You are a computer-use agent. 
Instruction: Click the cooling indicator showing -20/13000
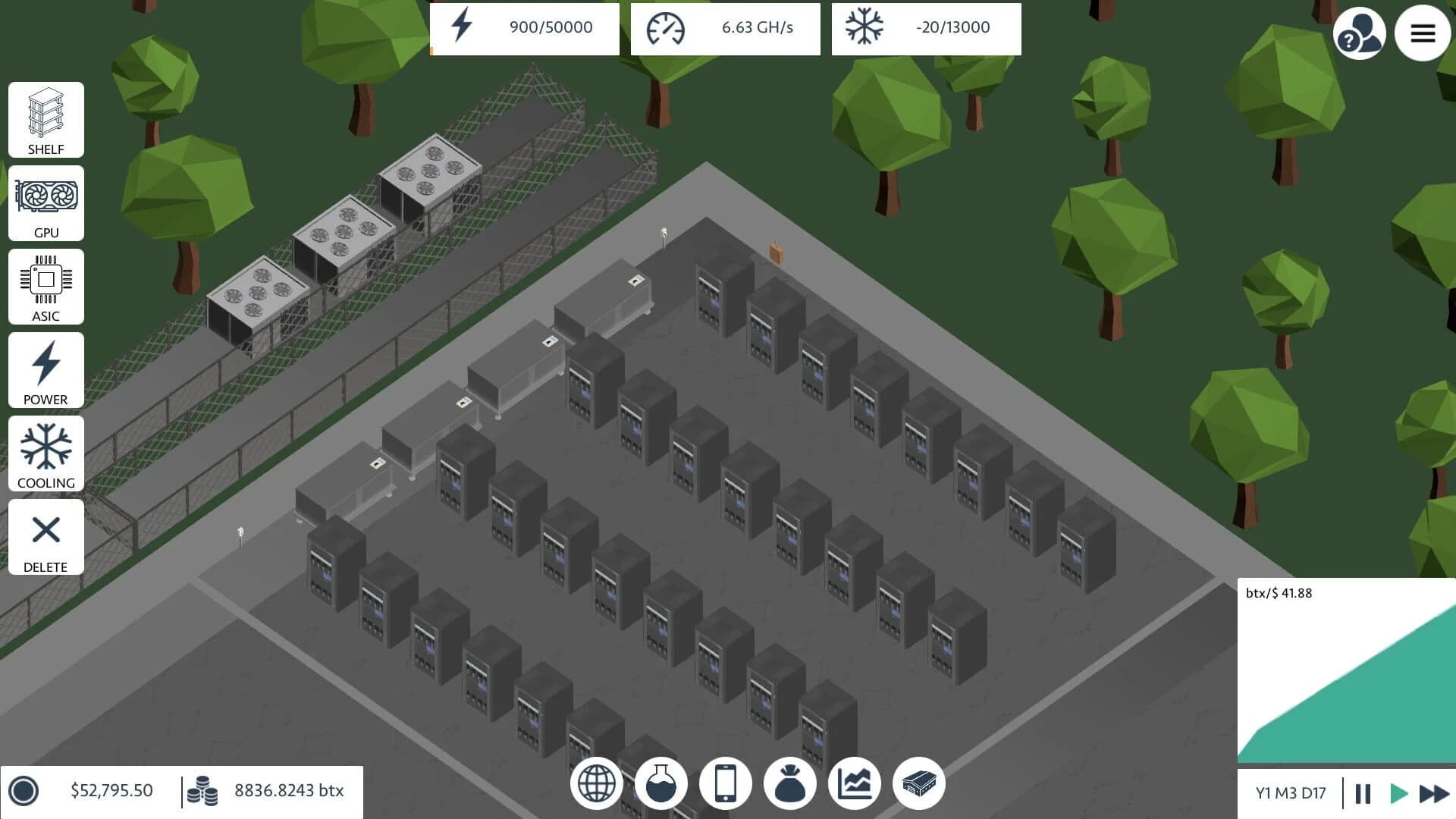(926, 28)
